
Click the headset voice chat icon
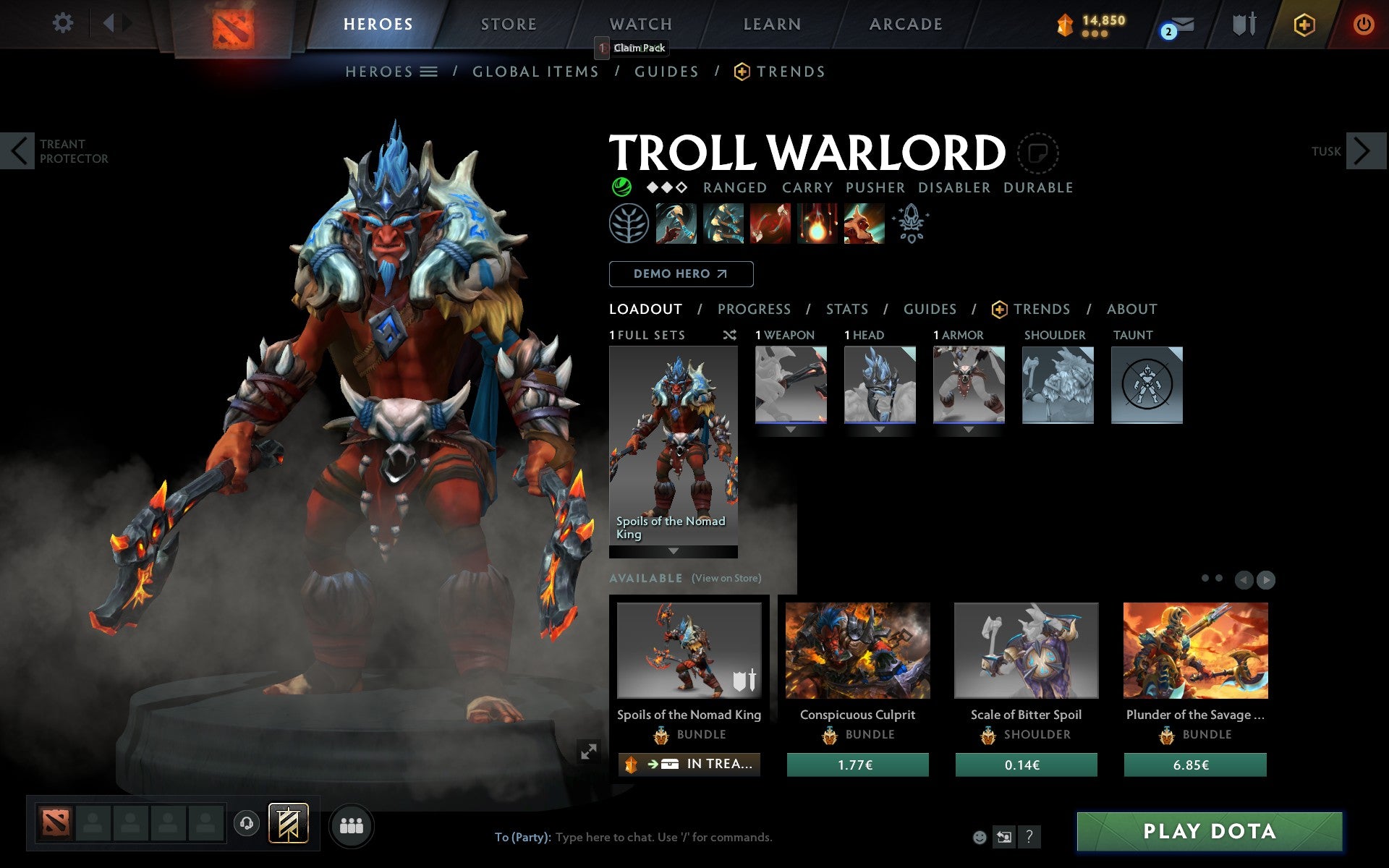coord(246,823)
